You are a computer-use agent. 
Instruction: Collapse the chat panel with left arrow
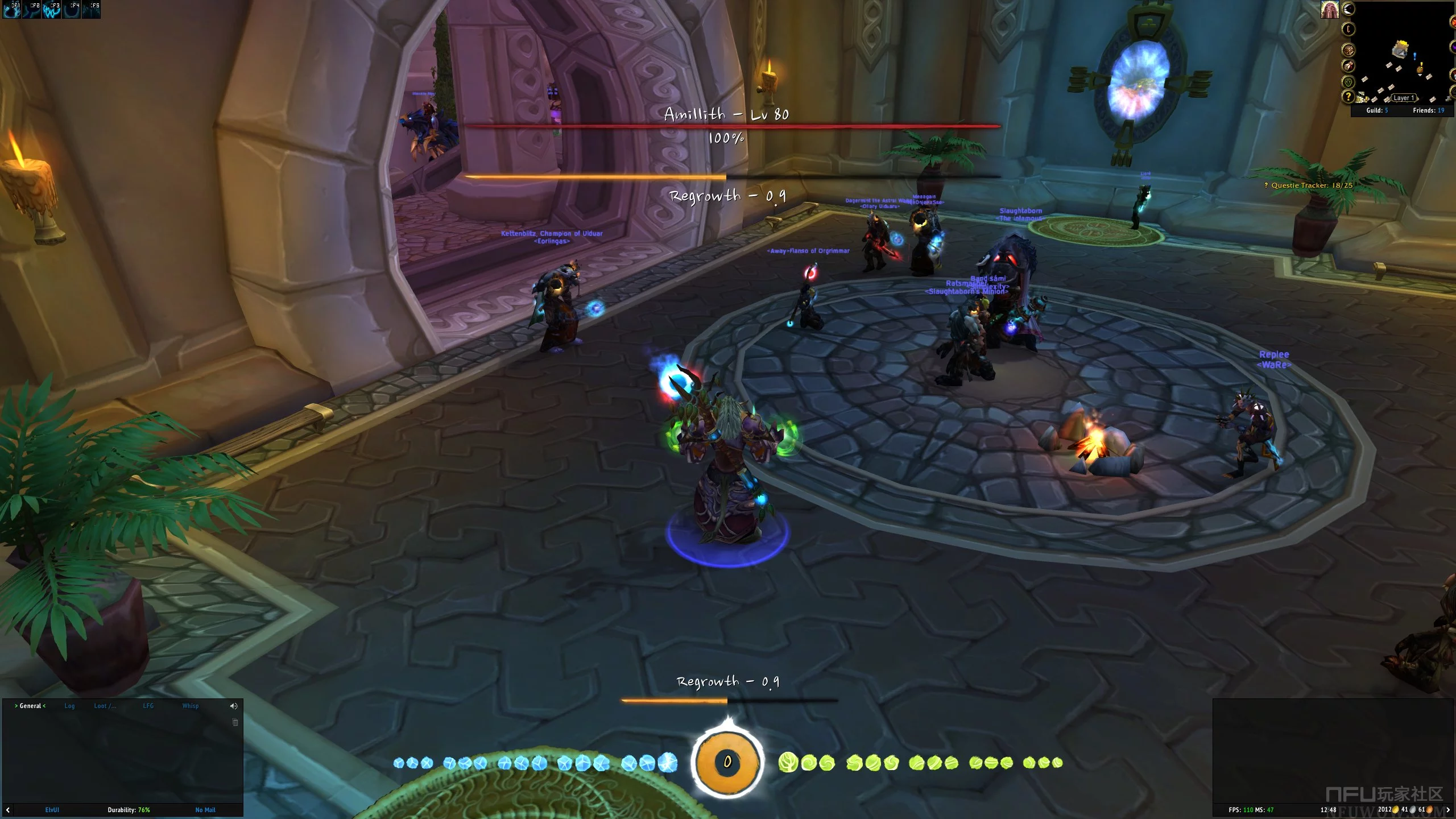(x=8, y=810)
